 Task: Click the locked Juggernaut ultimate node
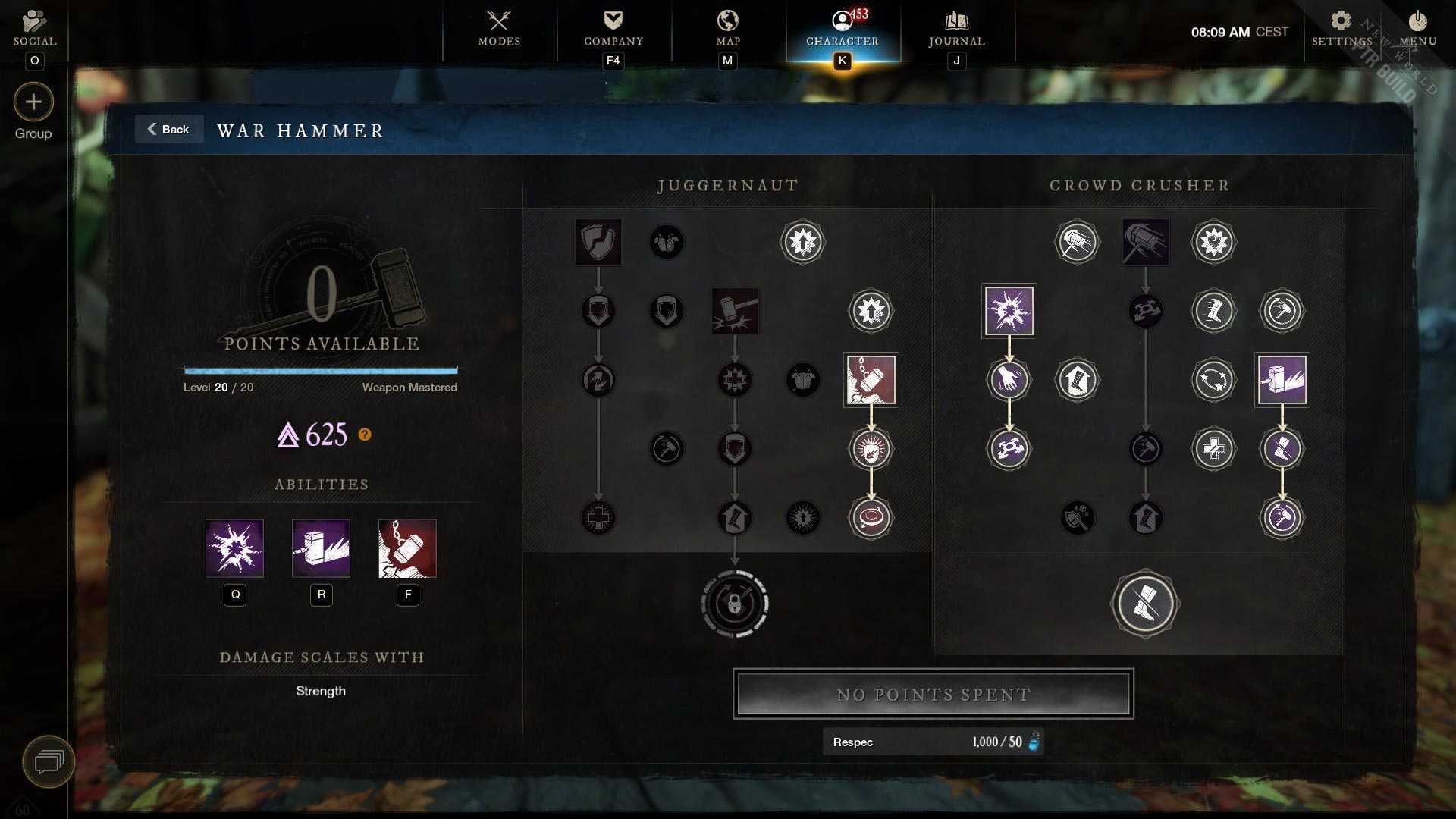click(x=735, y=604)
